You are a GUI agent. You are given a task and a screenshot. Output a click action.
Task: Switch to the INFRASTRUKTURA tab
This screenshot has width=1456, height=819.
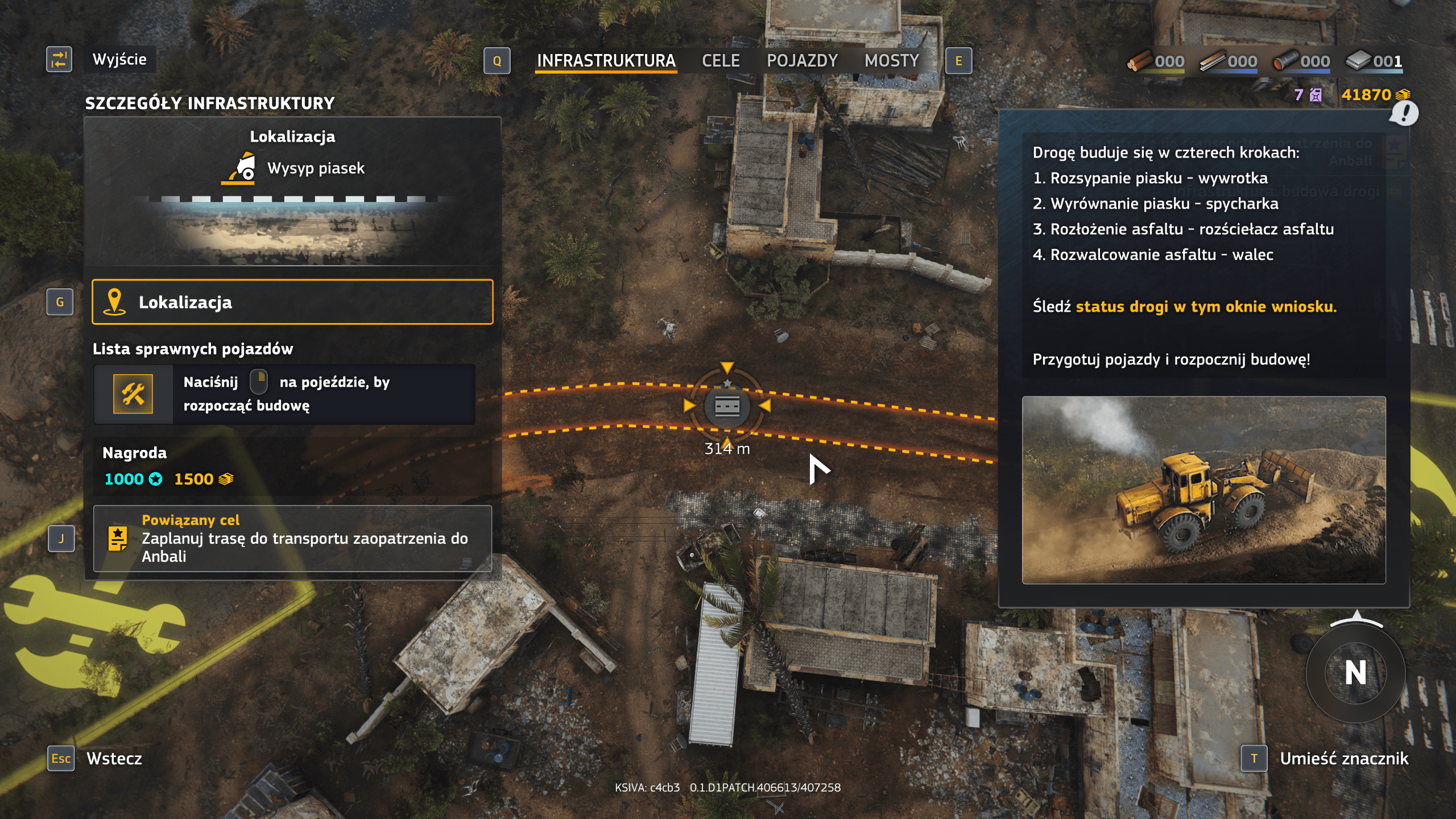coord(606,61)
